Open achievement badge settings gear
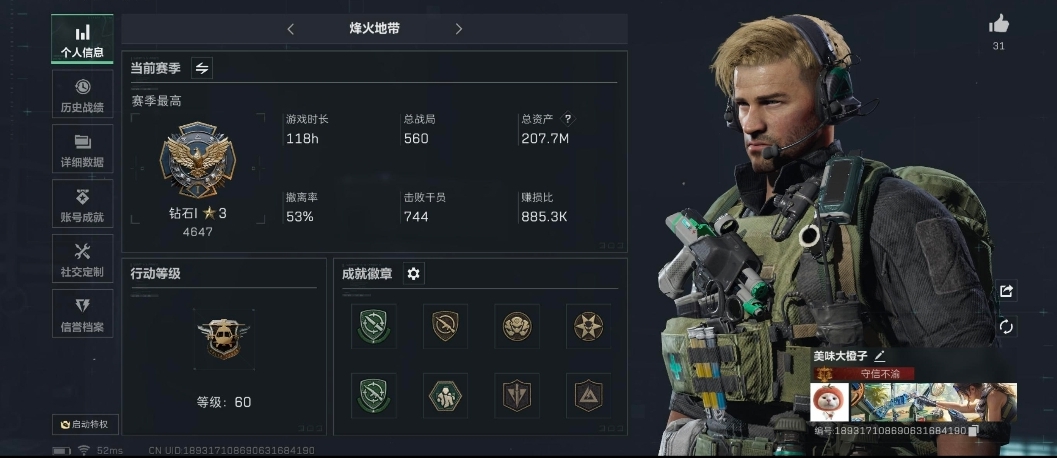The image size is (1057, 458). tap(413, 274)
